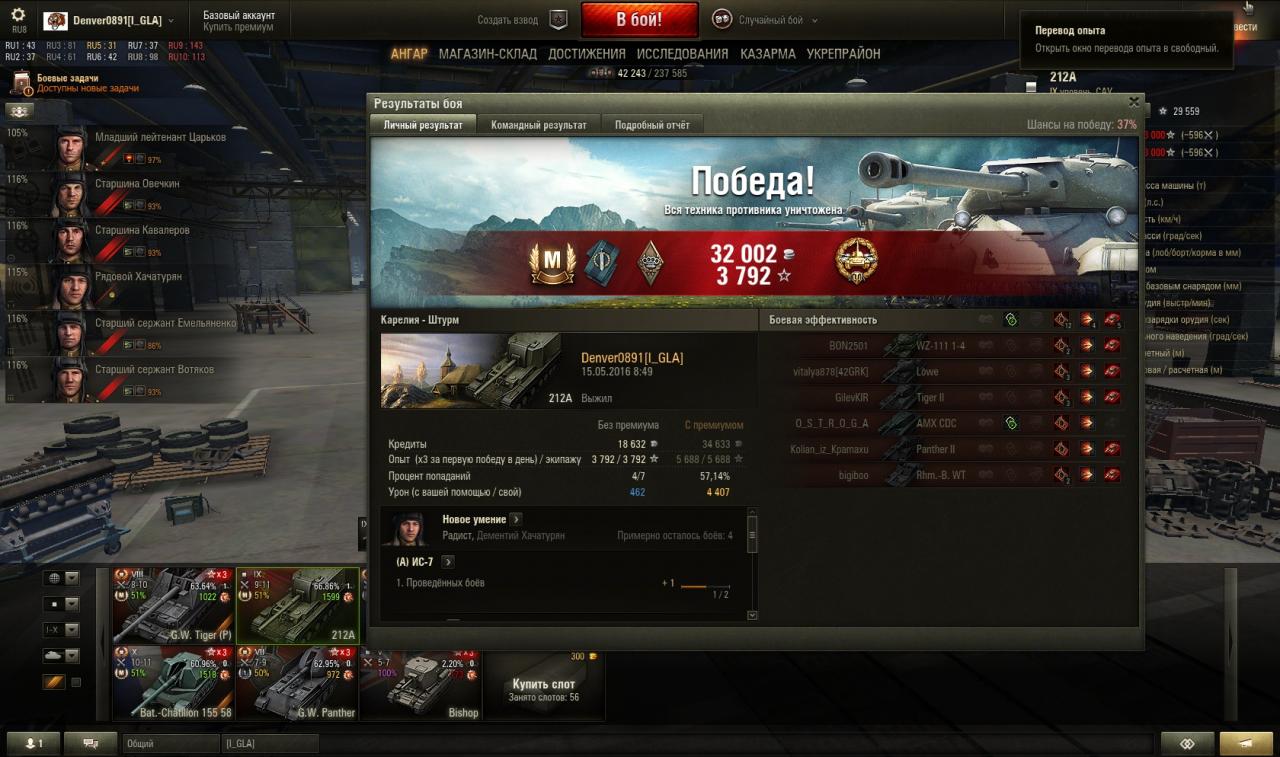
Task: Open the ИССЛЕДОВАНИЯ research menu
Action: (x=682, y=54)
